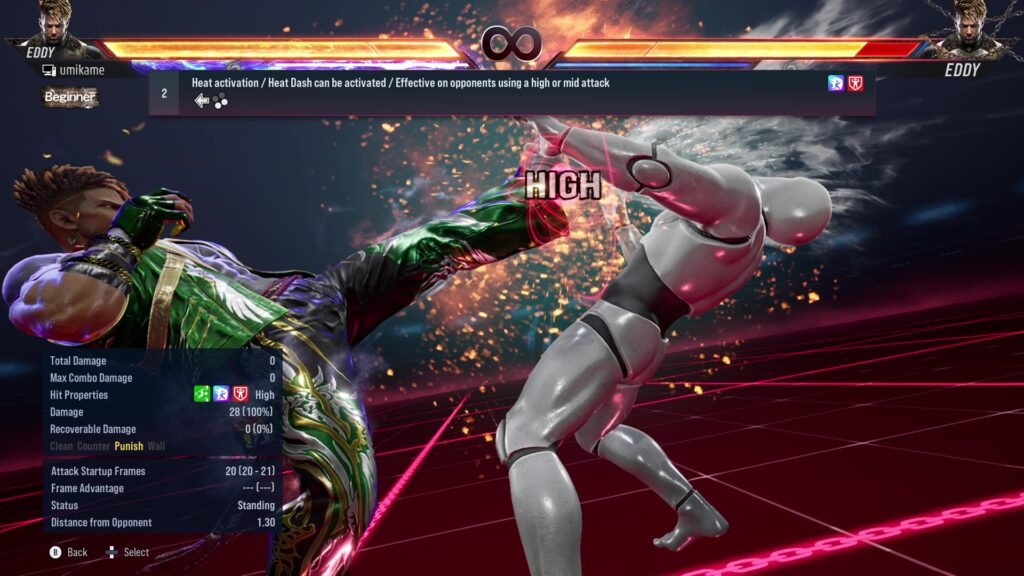This screenshot has width=1024, height=576.
Task: Select the Heat activation move entry
Action: pos(510,92)
